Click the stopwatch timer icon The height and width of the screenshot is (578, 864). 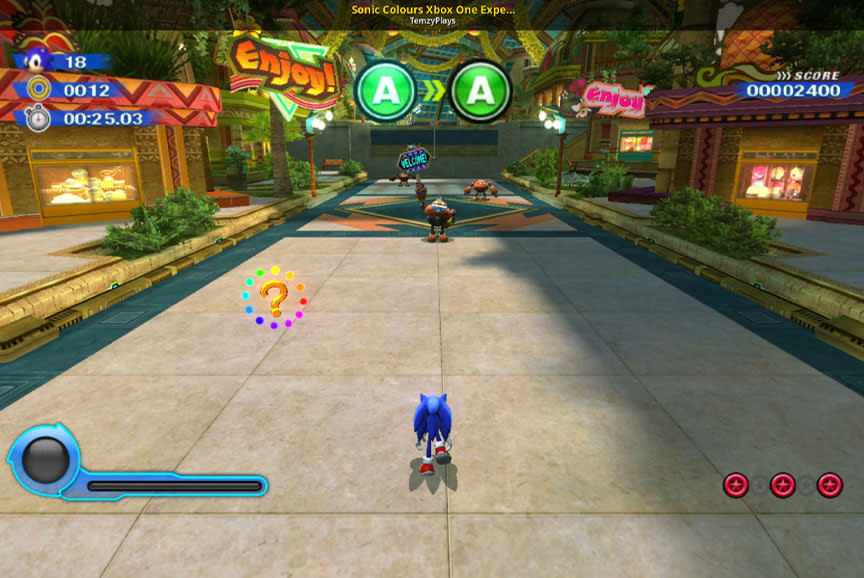coord(38,118)
